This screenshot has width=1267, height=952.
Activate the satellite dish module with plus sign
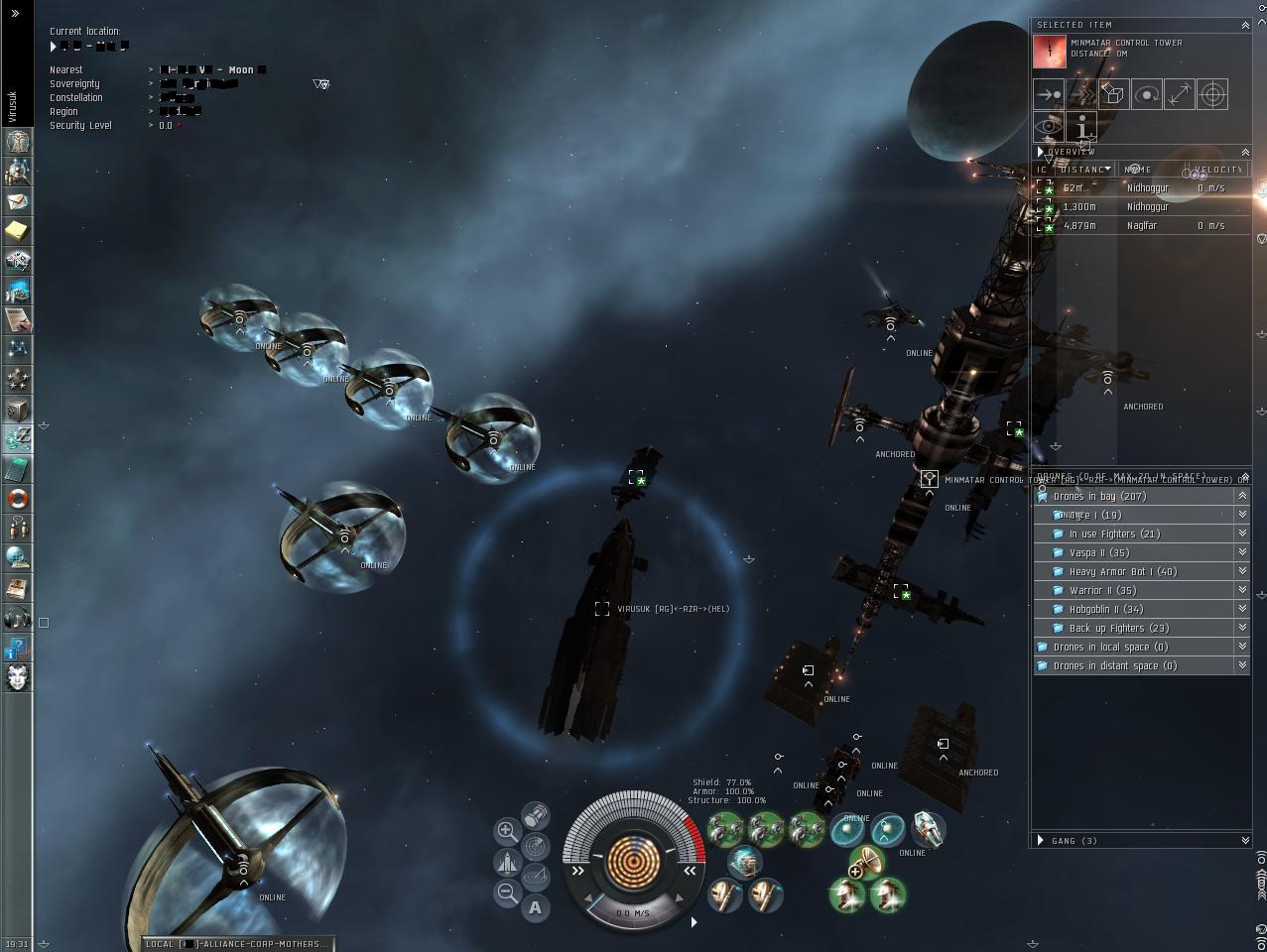(867, 862)
